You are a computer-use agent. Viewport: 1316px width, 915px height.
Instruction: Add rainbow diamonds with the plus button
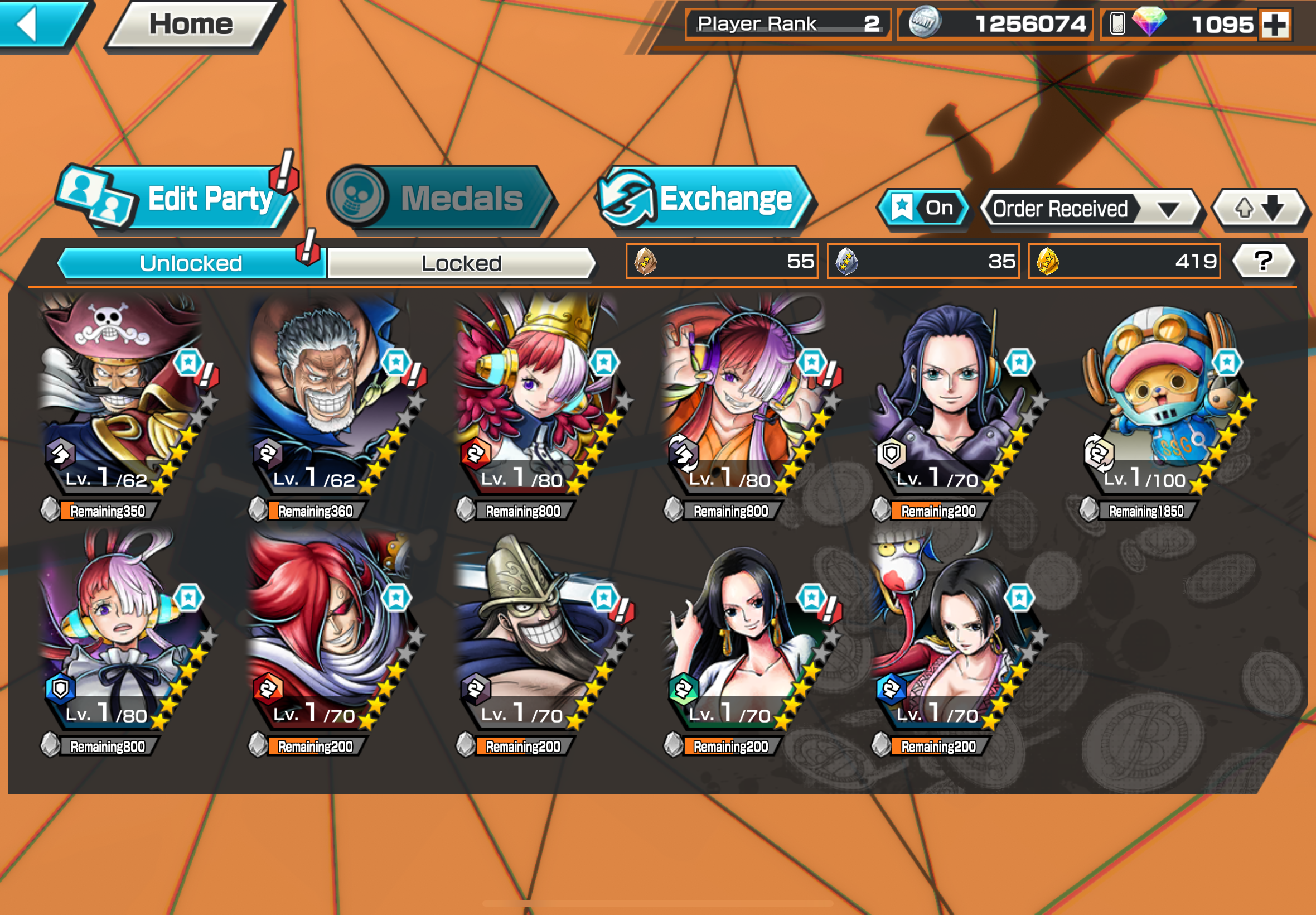click(1275, 25)
